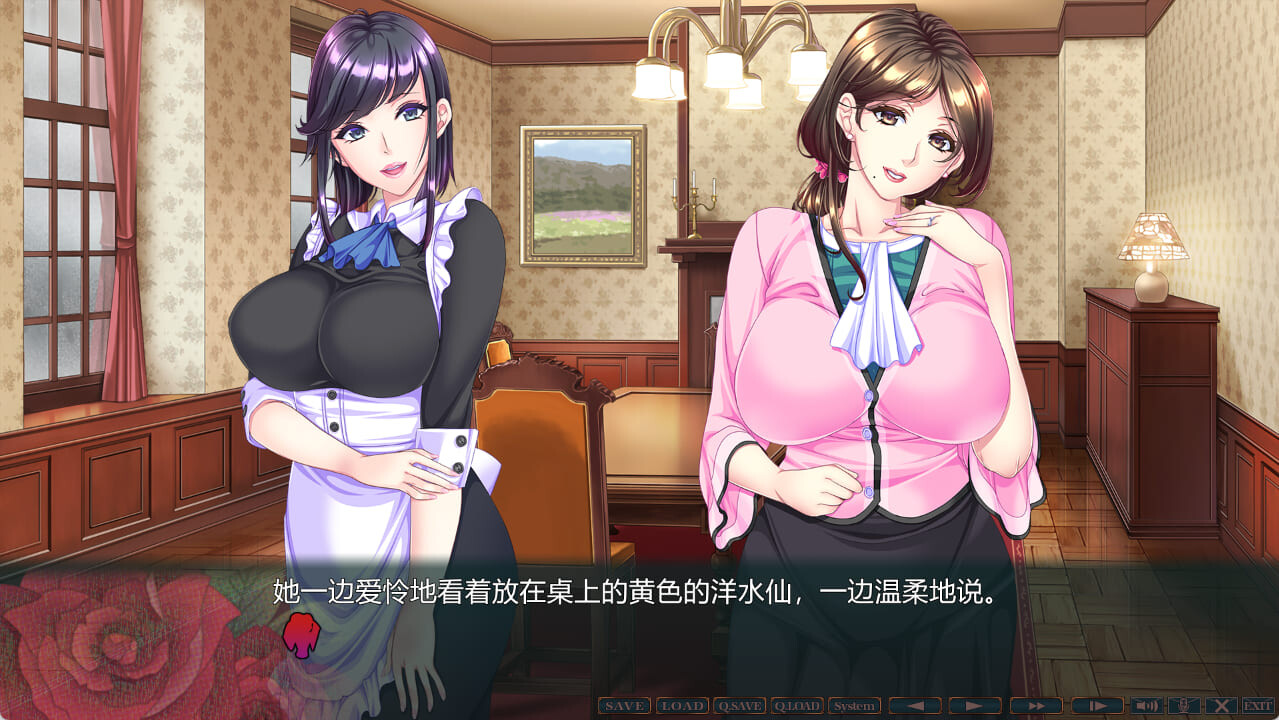
Task: Toggle the speaker sound button
Action: click(x=1146, y=706)
